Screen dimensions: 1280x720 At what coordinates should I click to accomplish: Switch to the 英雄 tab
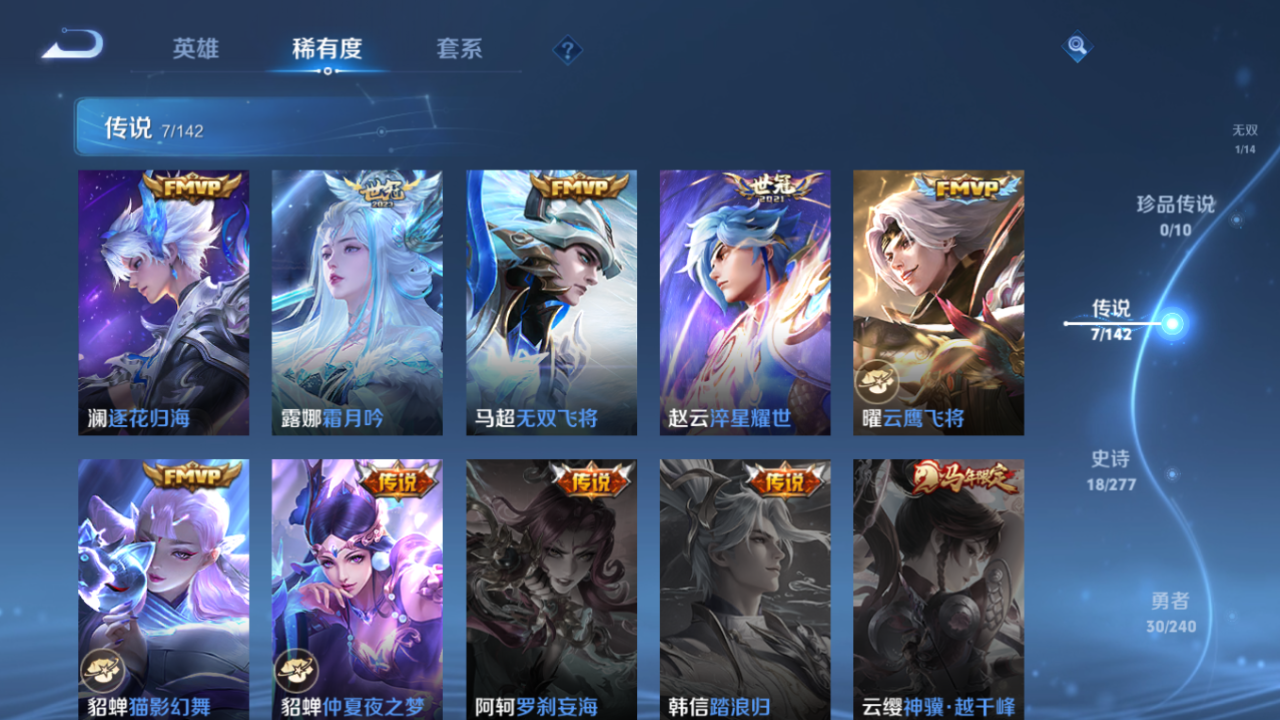point(196,49)
